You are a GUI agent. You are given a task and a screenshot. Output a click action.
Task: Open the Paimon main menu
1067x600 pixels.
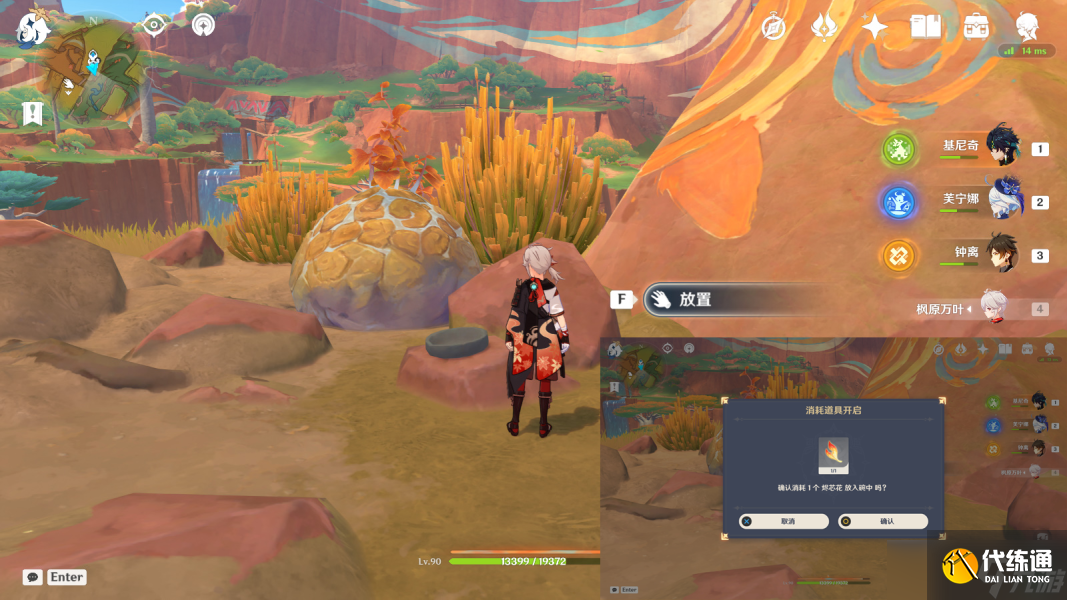pos(33,29)
